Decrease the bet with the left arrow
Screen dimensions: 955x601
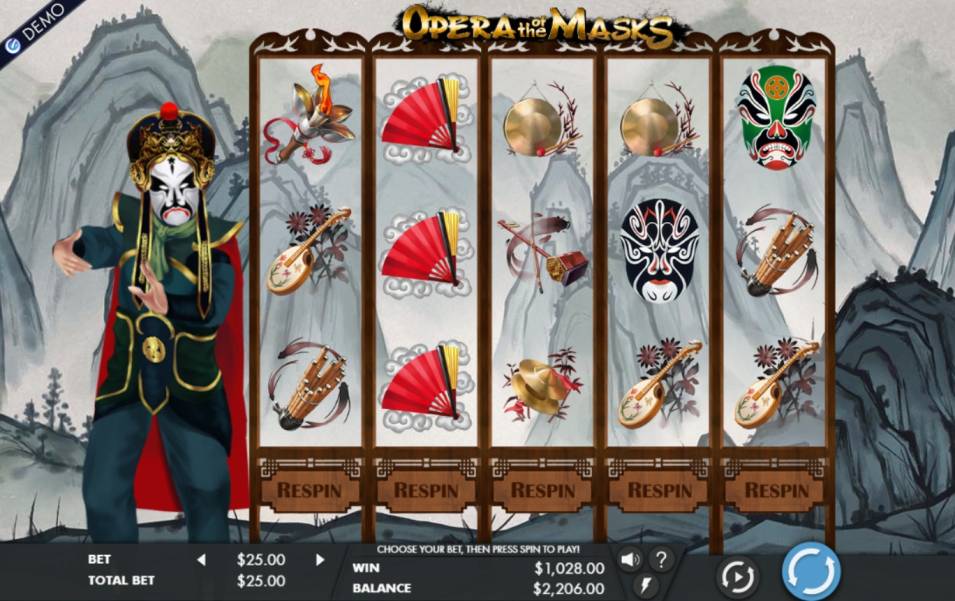[x=200, y=560]
